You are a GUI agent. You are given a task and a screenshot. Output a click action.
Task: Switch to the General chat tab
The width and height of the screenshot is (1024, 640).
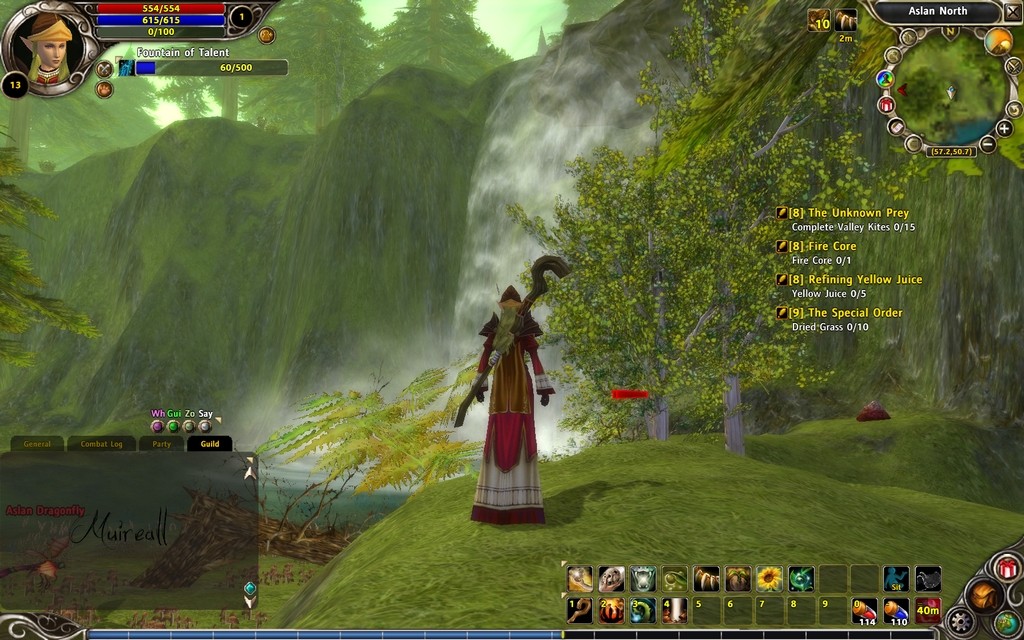(37, 444)
